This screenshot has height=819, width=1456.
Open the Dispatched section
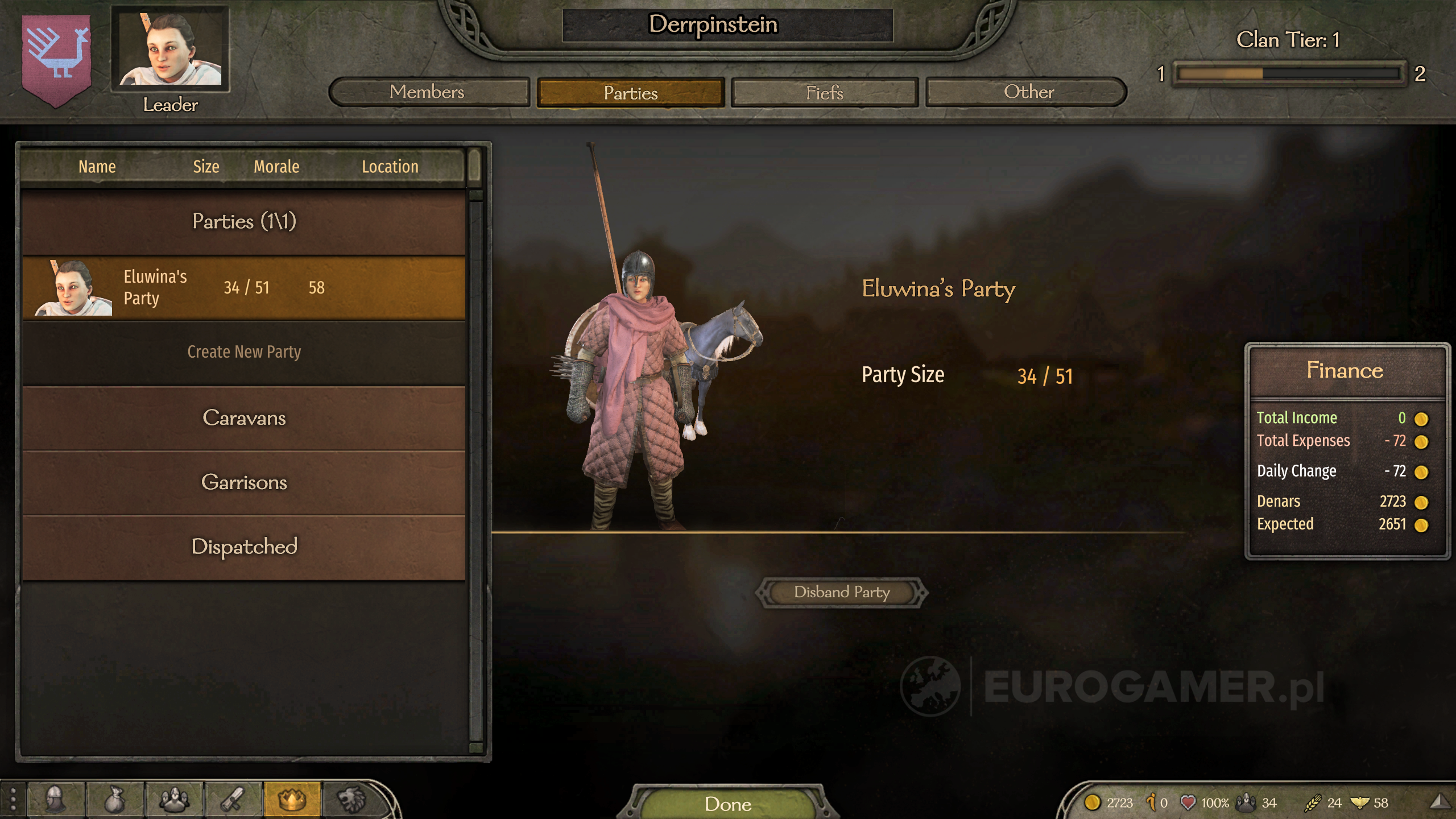point(245,547)
